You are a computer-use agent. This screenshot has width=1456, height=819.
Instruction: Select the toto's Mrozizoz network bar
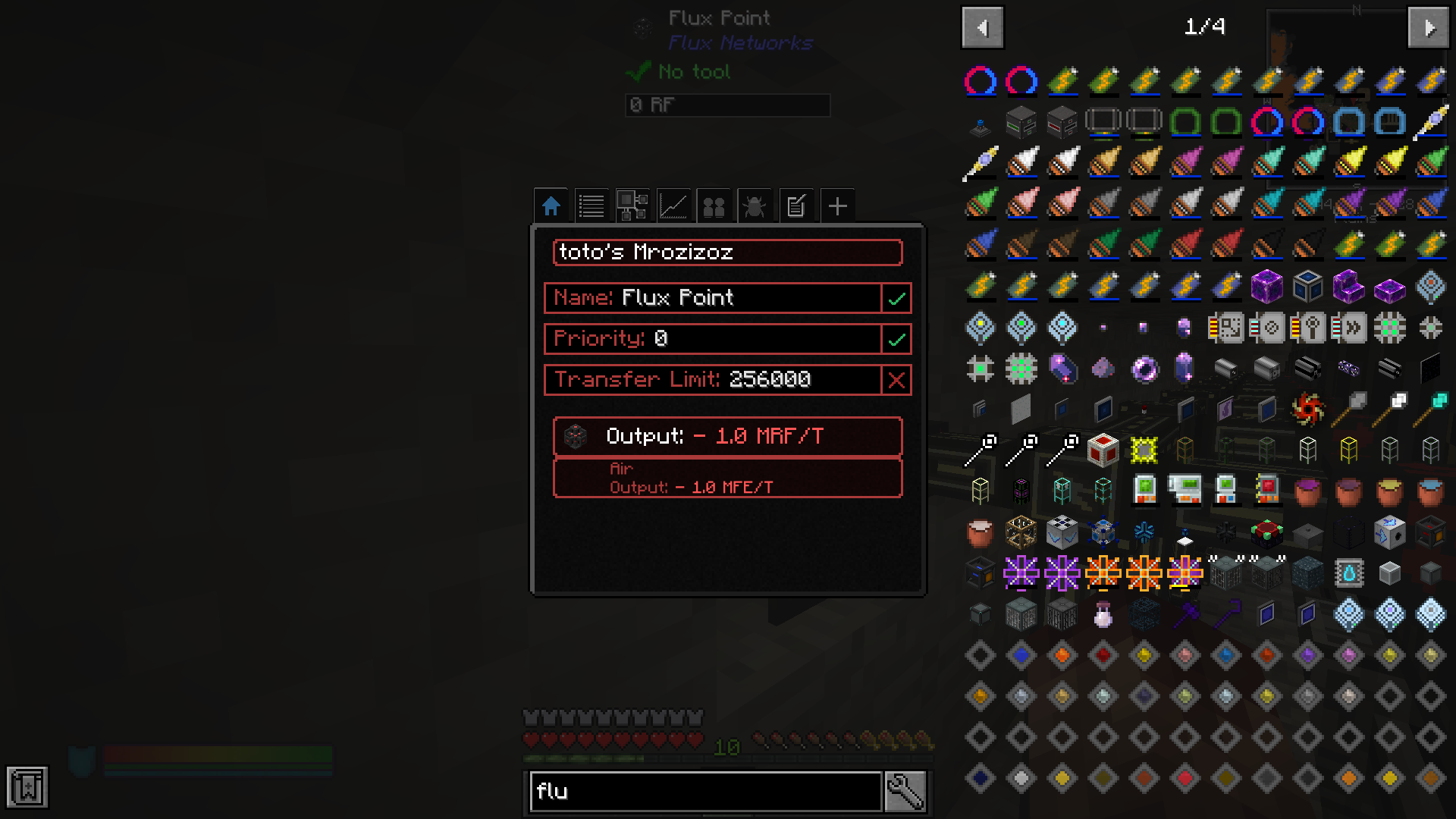(727, 253)
